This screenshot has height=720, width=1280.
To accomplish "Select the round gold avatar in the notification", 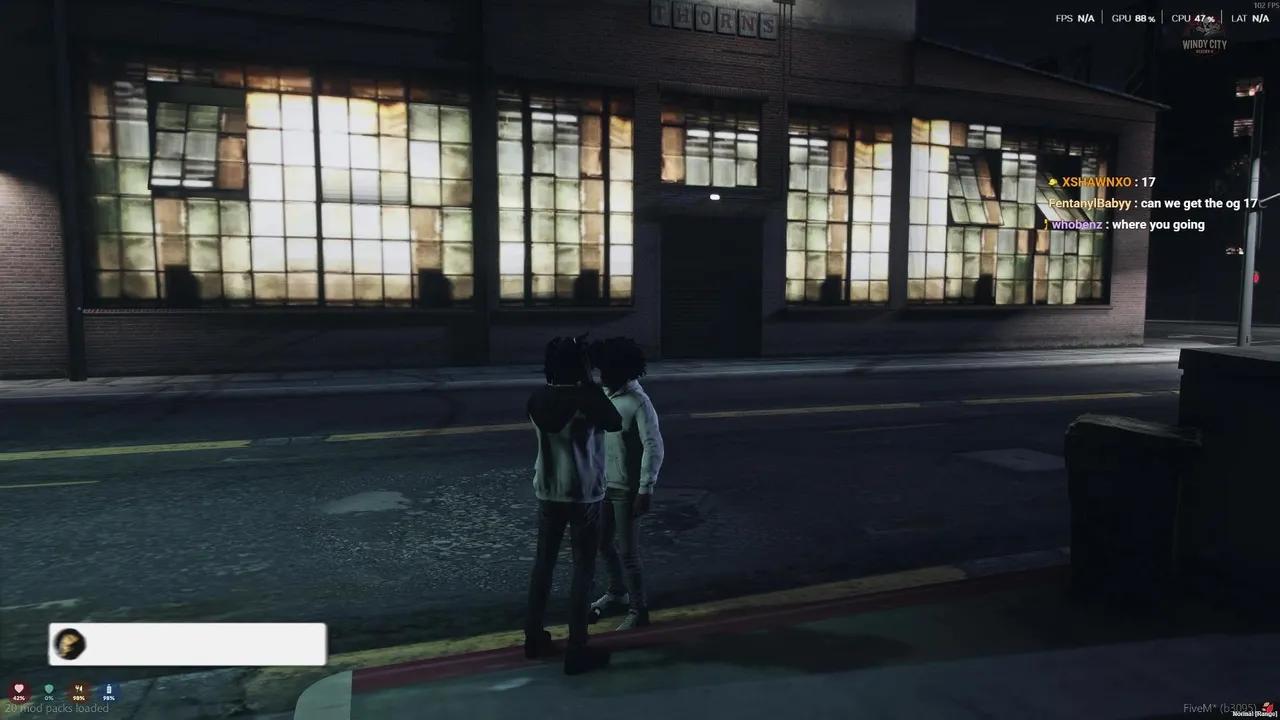I will 69,644.
